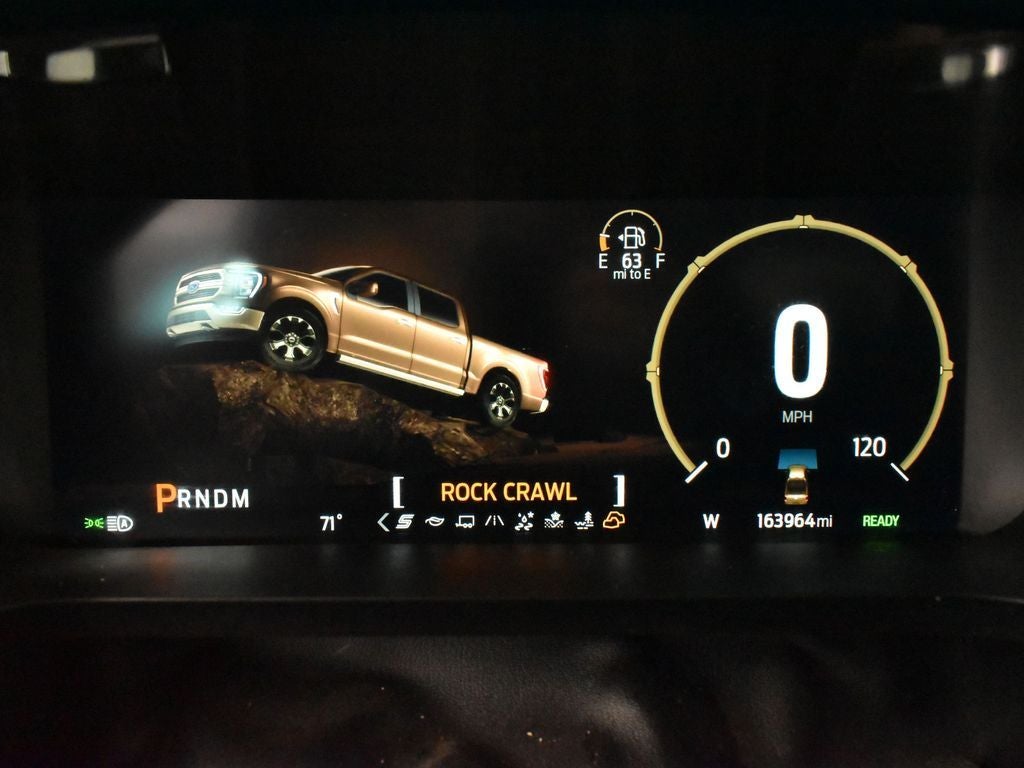Select the Normal road drive mode
This screenshot has height=768, width=1024.
coord(494,521)
